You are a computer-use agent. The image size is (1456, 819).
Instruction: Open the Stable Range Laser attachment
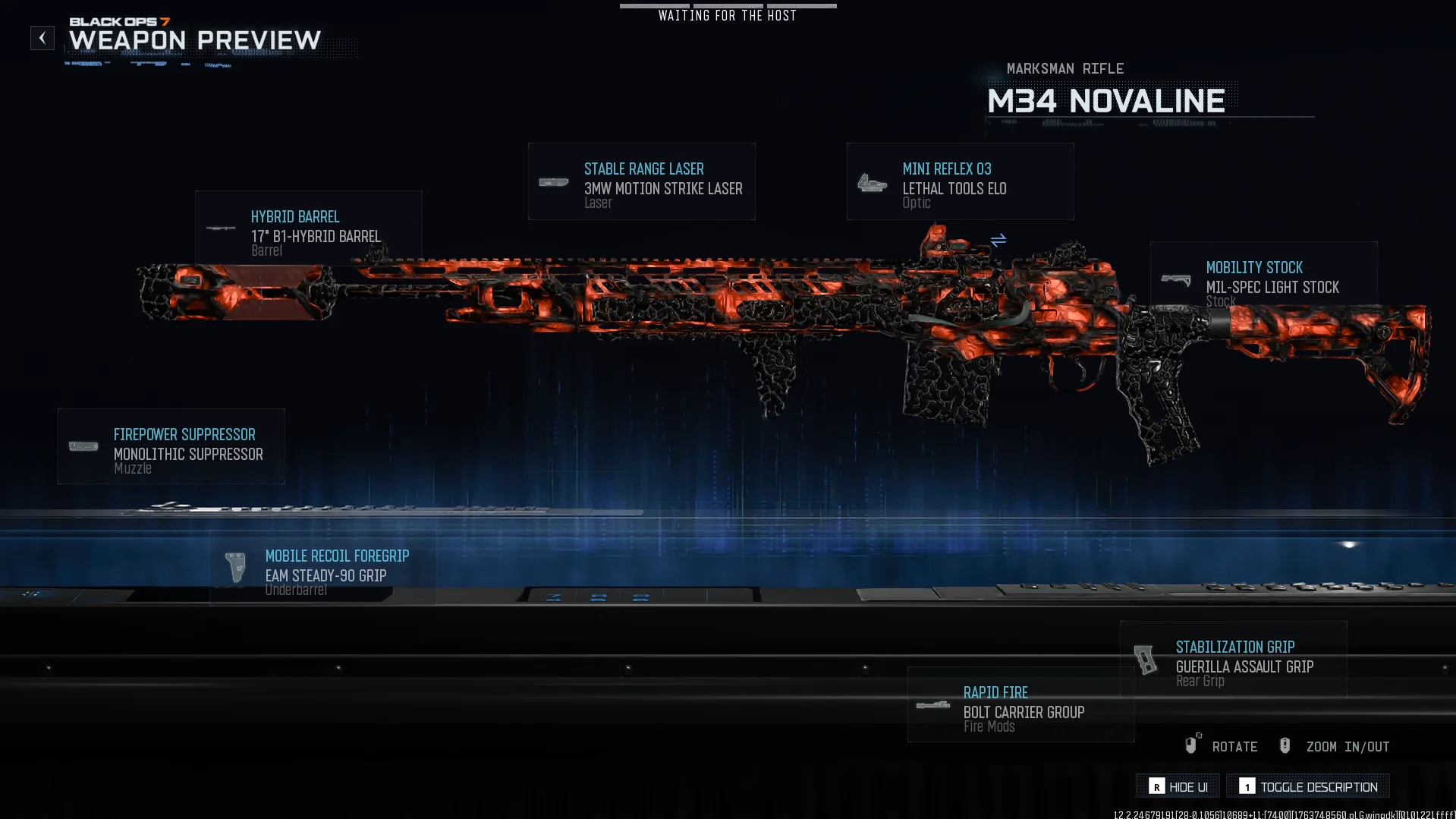642,182
